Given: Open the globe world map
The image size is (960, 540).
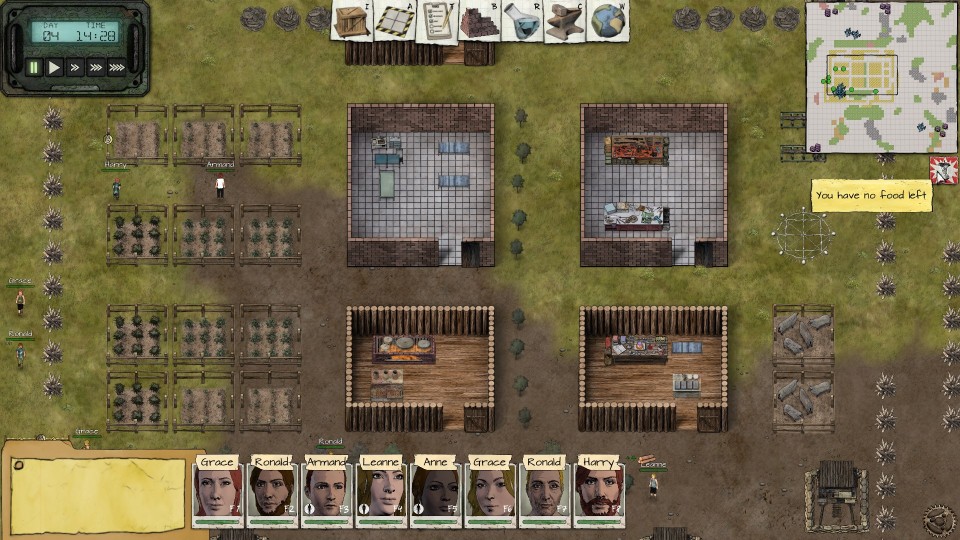Looking at the screenshot, I should coord(606,22).
